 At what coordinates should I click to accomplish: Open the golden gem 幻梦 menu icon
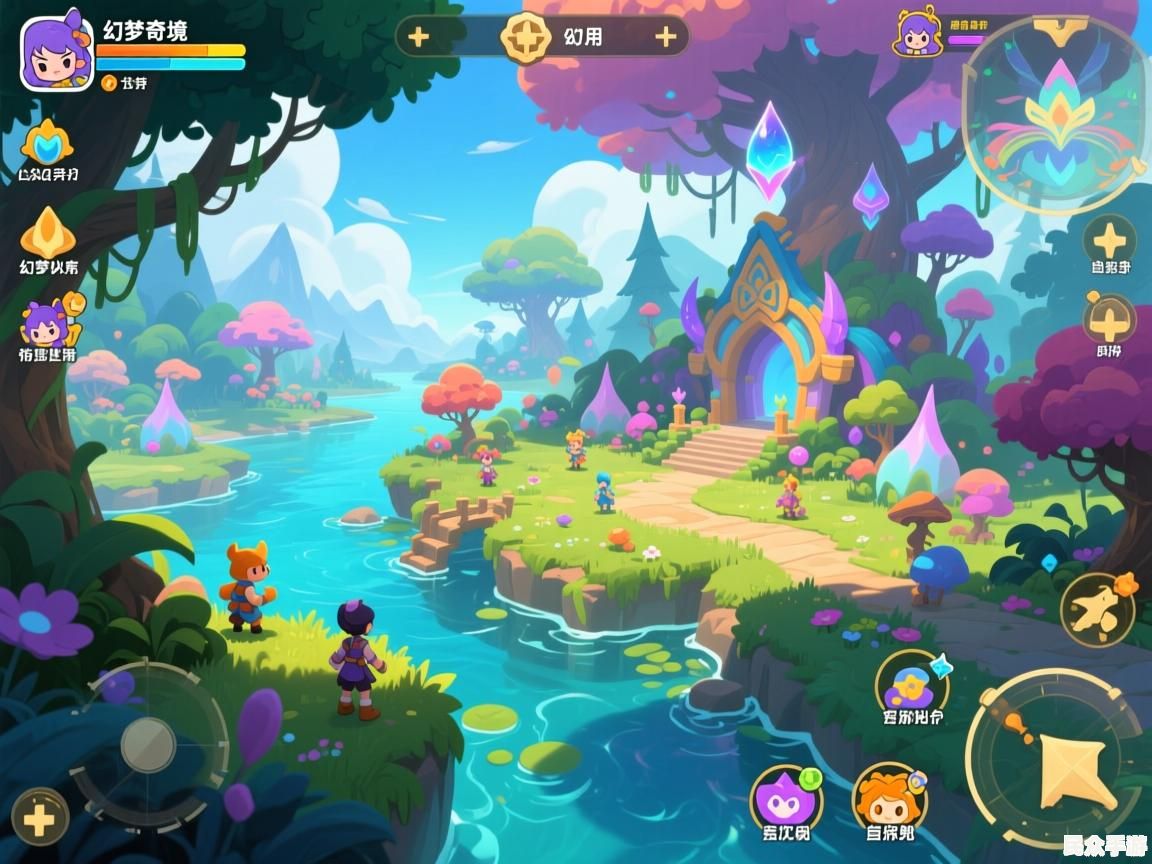tap(47, 233)
